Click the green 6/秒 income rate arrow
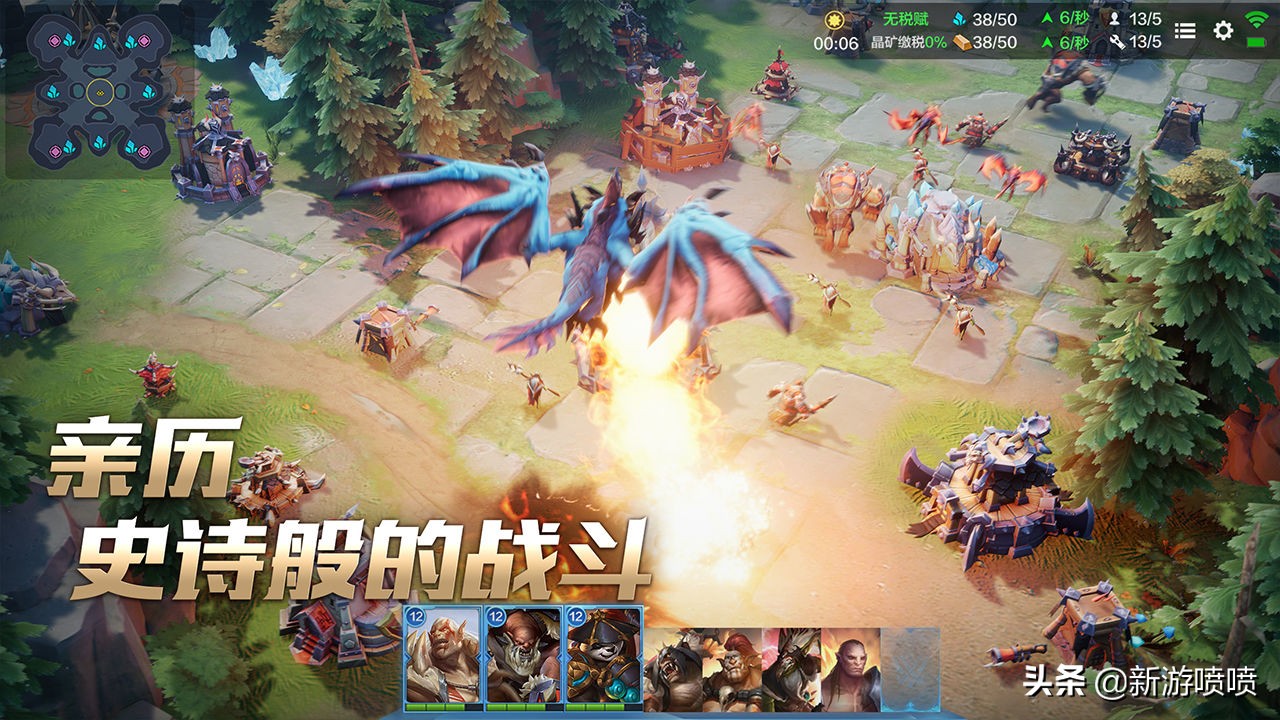This screenshot has width=1280, height=720. (x=1049, y=17)
